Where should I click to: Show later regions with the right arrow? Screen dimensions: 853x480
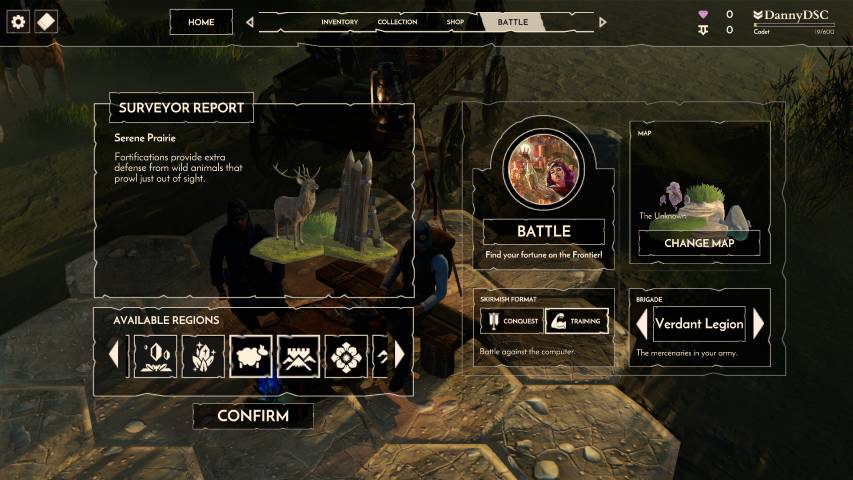click(x=400, y=355)
